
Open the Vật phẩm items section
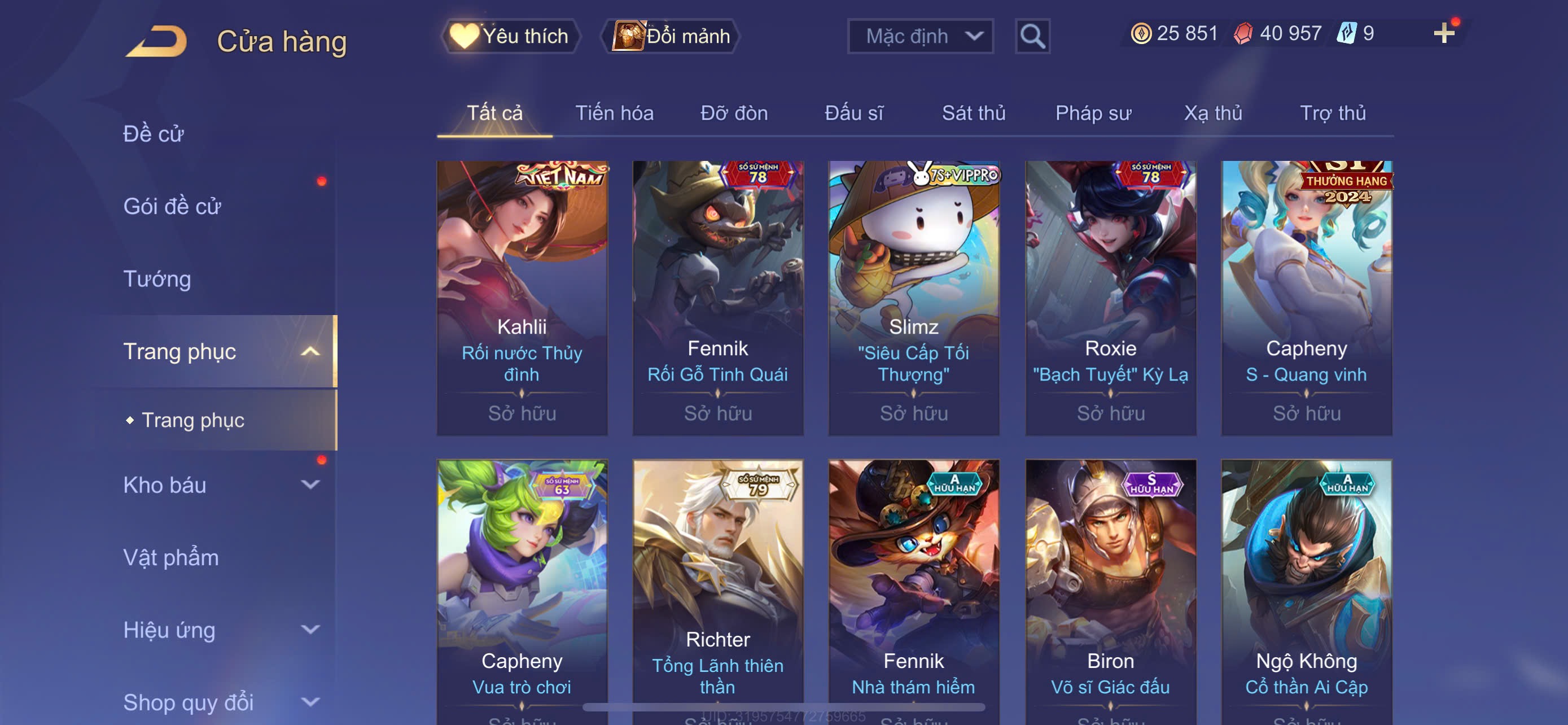pos(171,558)
